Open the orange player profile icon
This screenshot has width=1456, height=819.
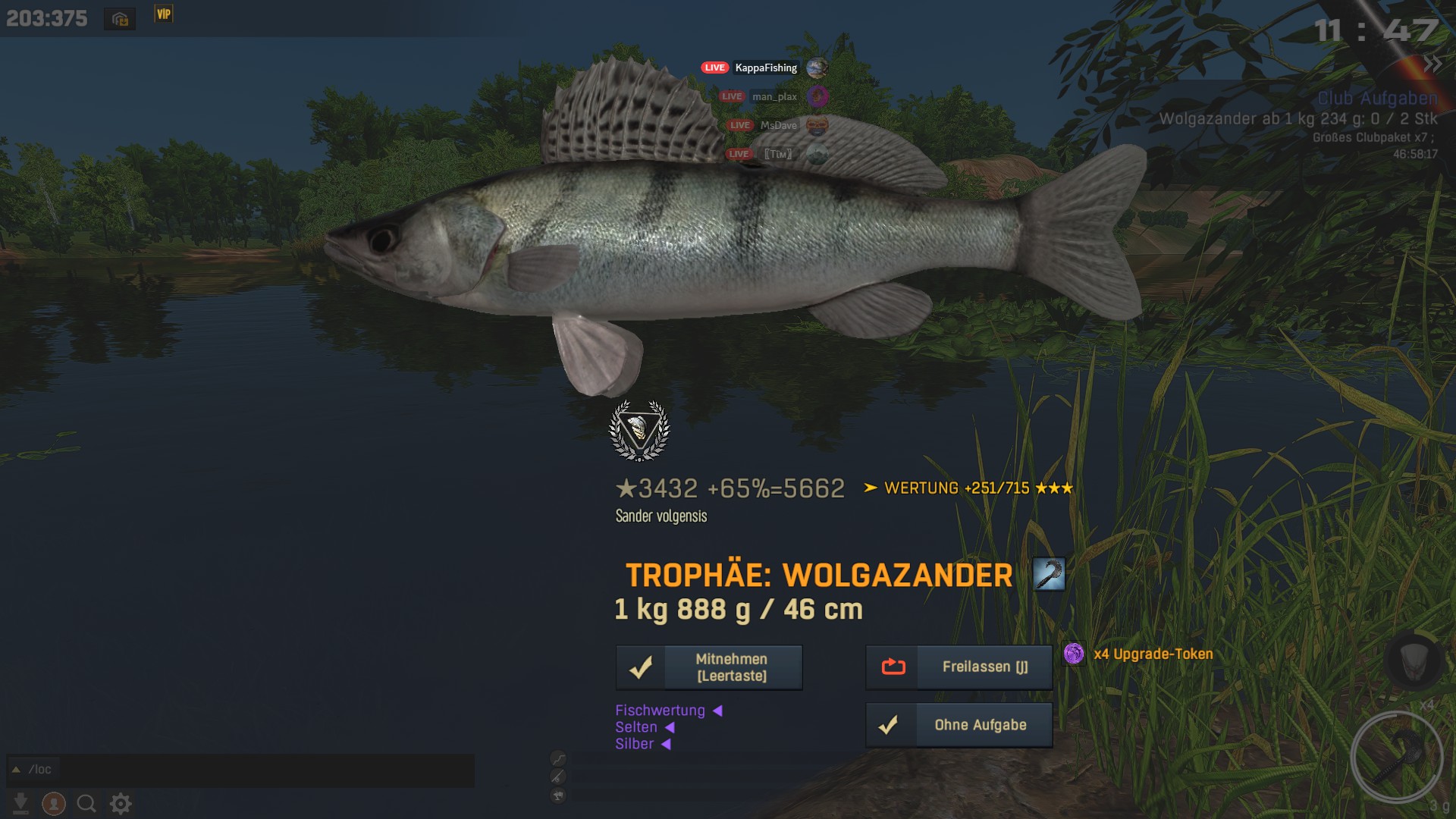coord(54,803)
